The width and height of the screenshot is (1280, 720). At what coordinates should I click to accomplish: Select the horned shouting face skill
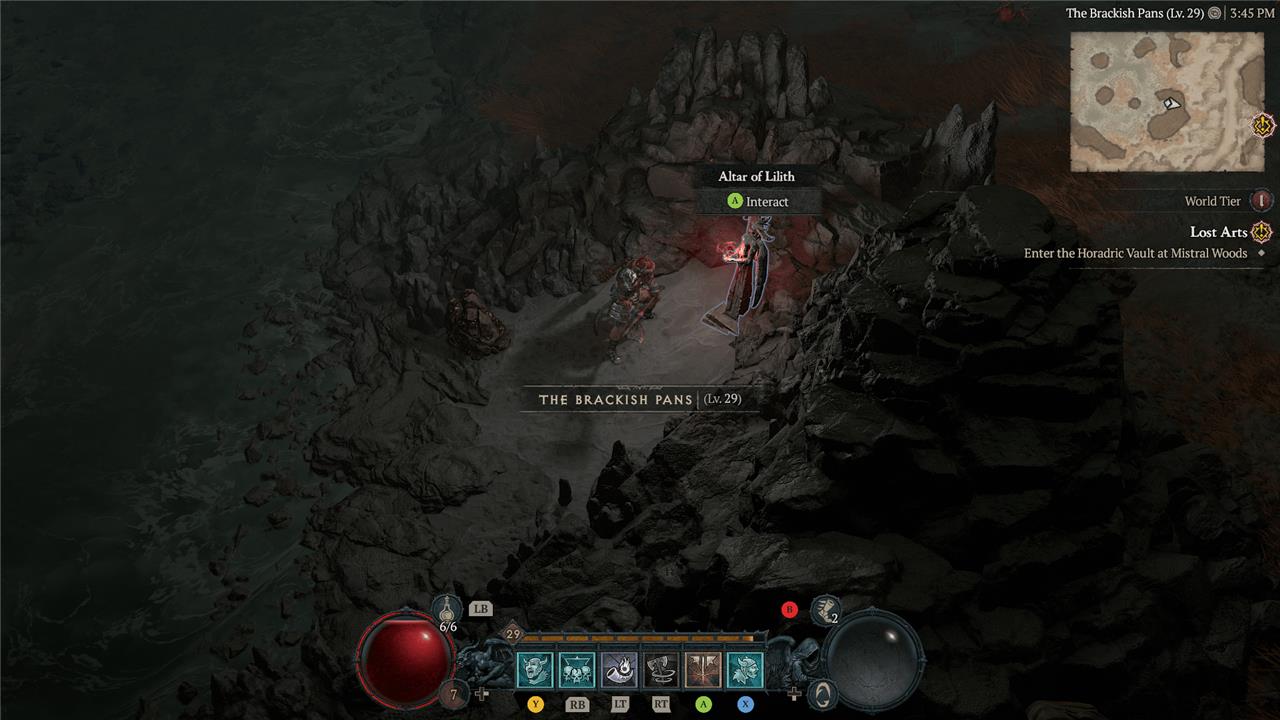coord(534,669)
